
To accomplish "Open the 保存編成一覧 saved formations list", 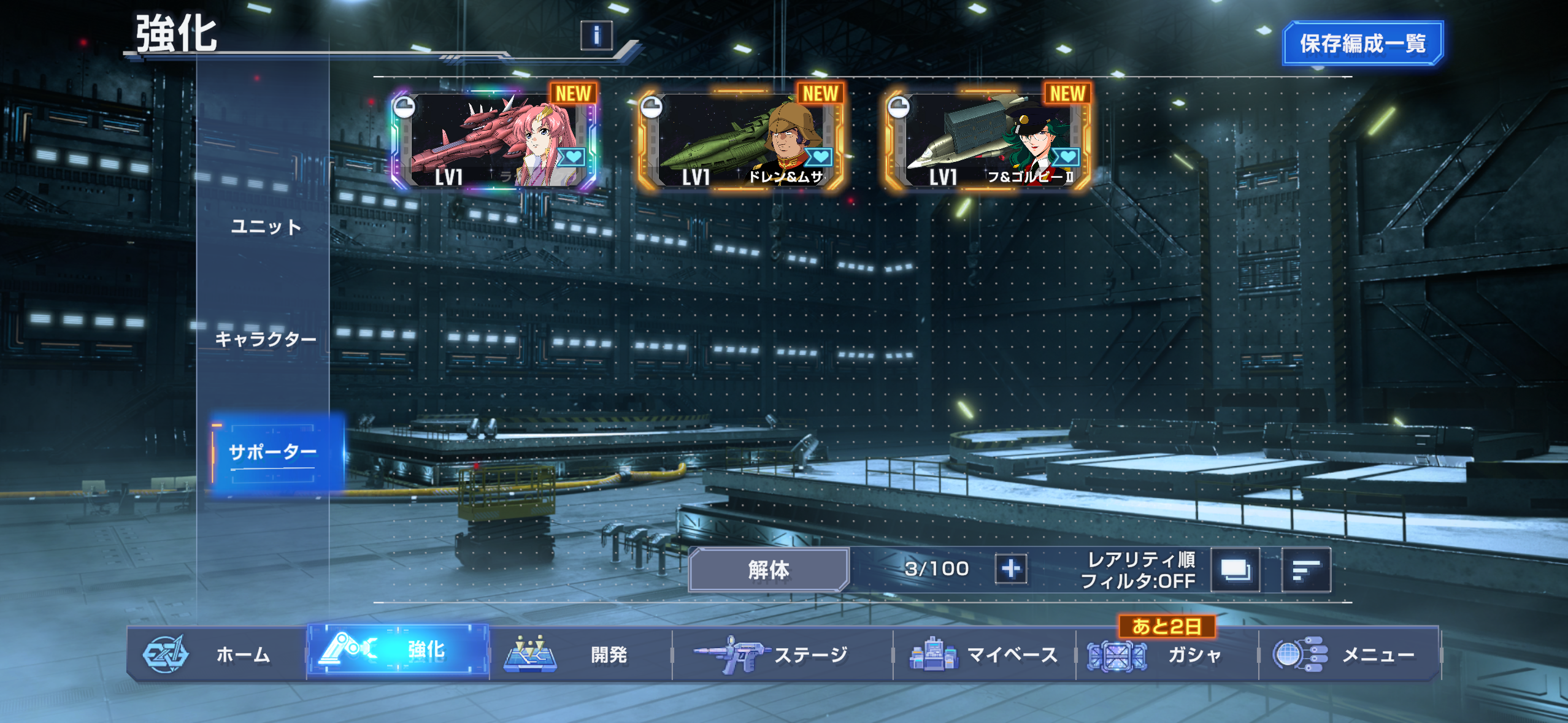I will [1362, 43].
